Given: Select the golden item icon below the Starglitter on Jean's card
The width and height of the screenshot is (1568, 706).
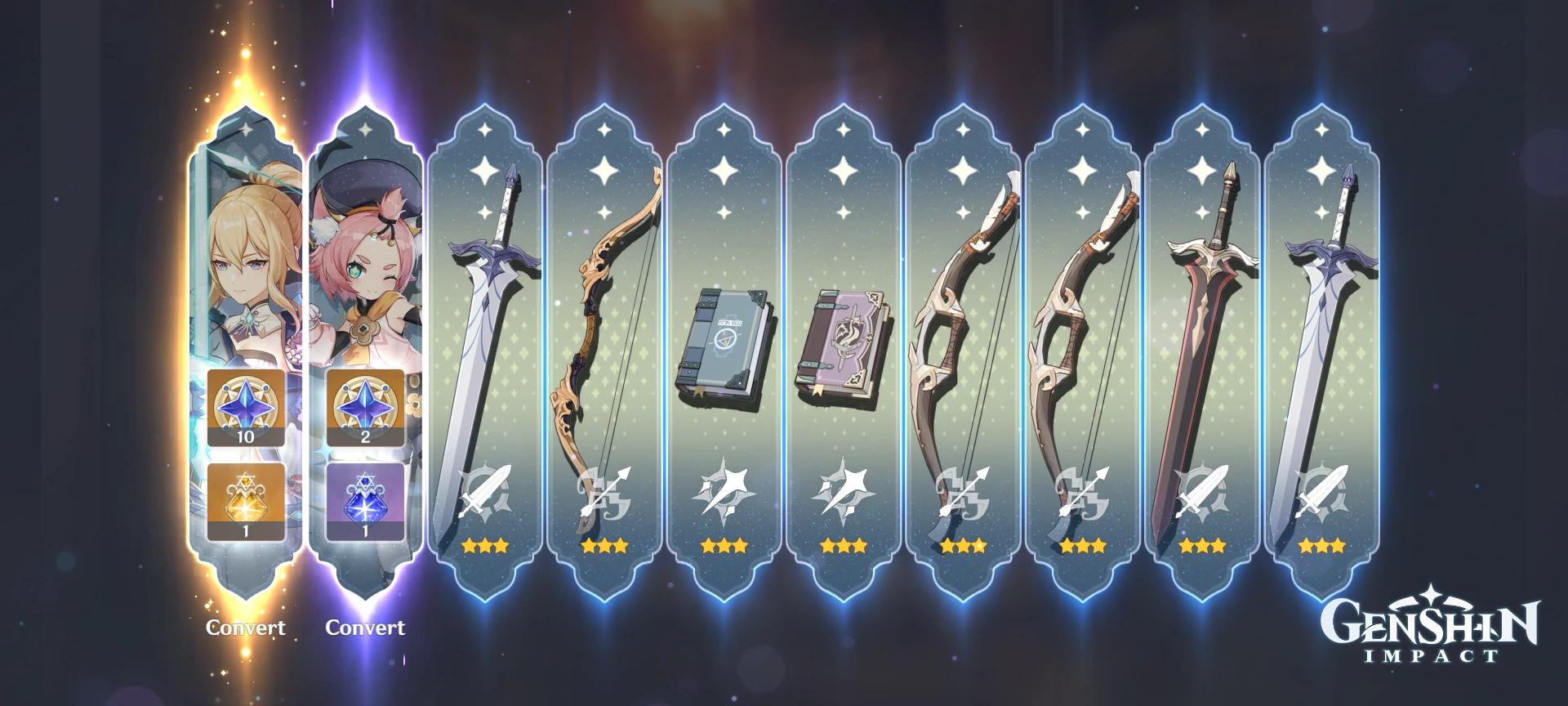Looking at the screenshot, I should click(244, 500).
